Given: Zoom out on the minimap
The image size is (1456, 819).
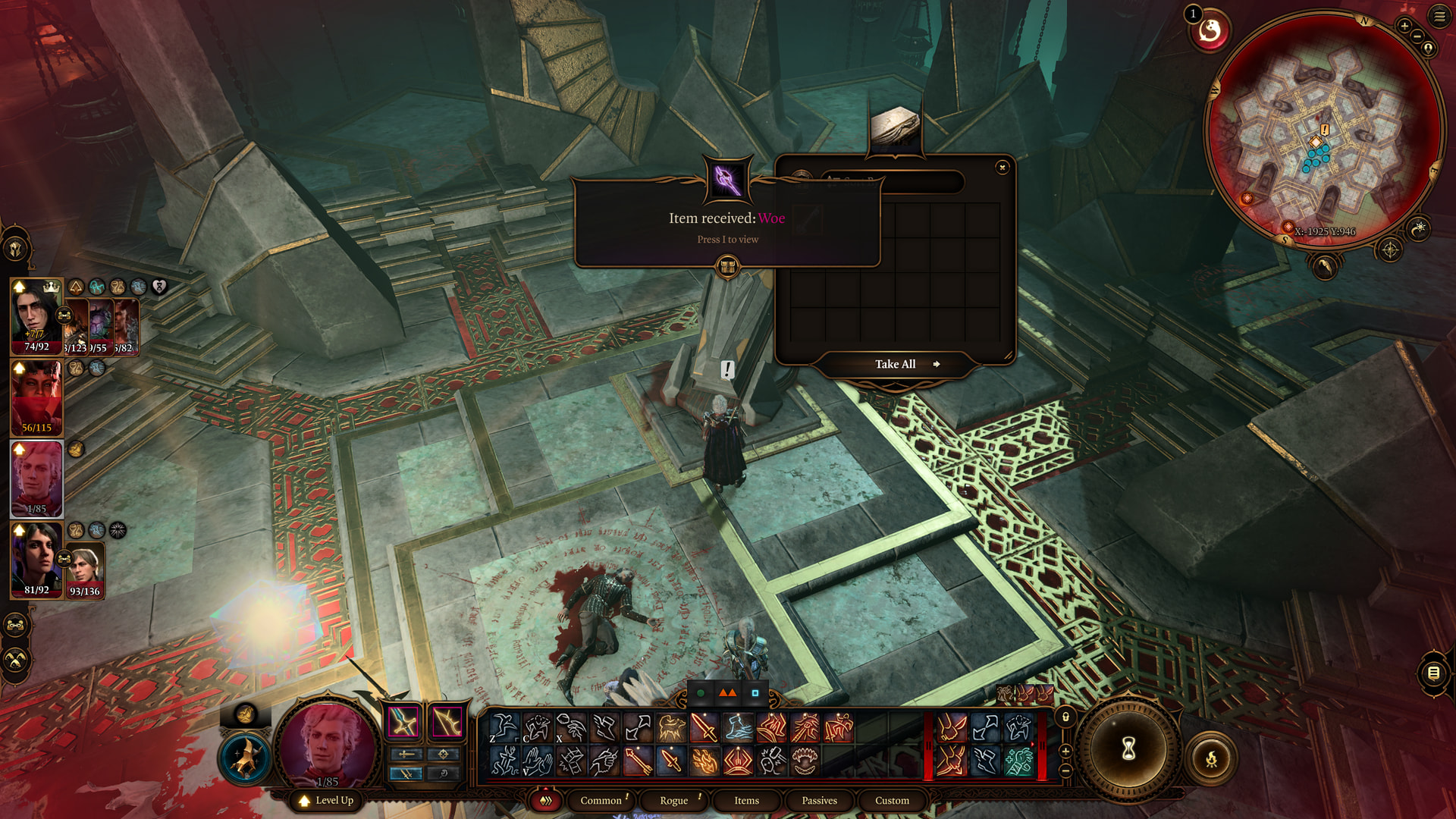Looking at the screenshot, I should point(1417,37).
